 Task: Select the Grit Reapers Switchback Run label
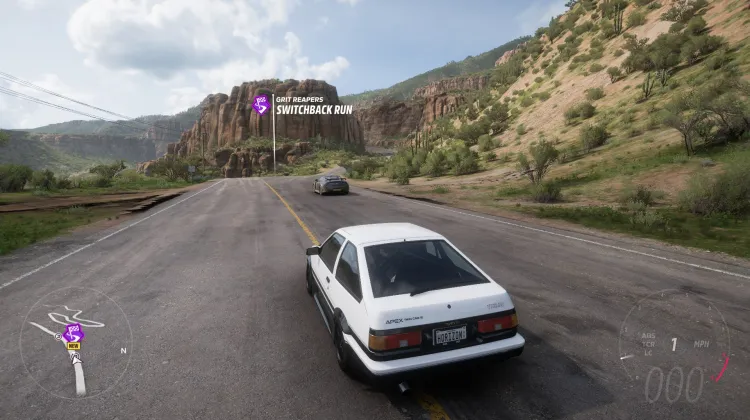click(313, 105)
